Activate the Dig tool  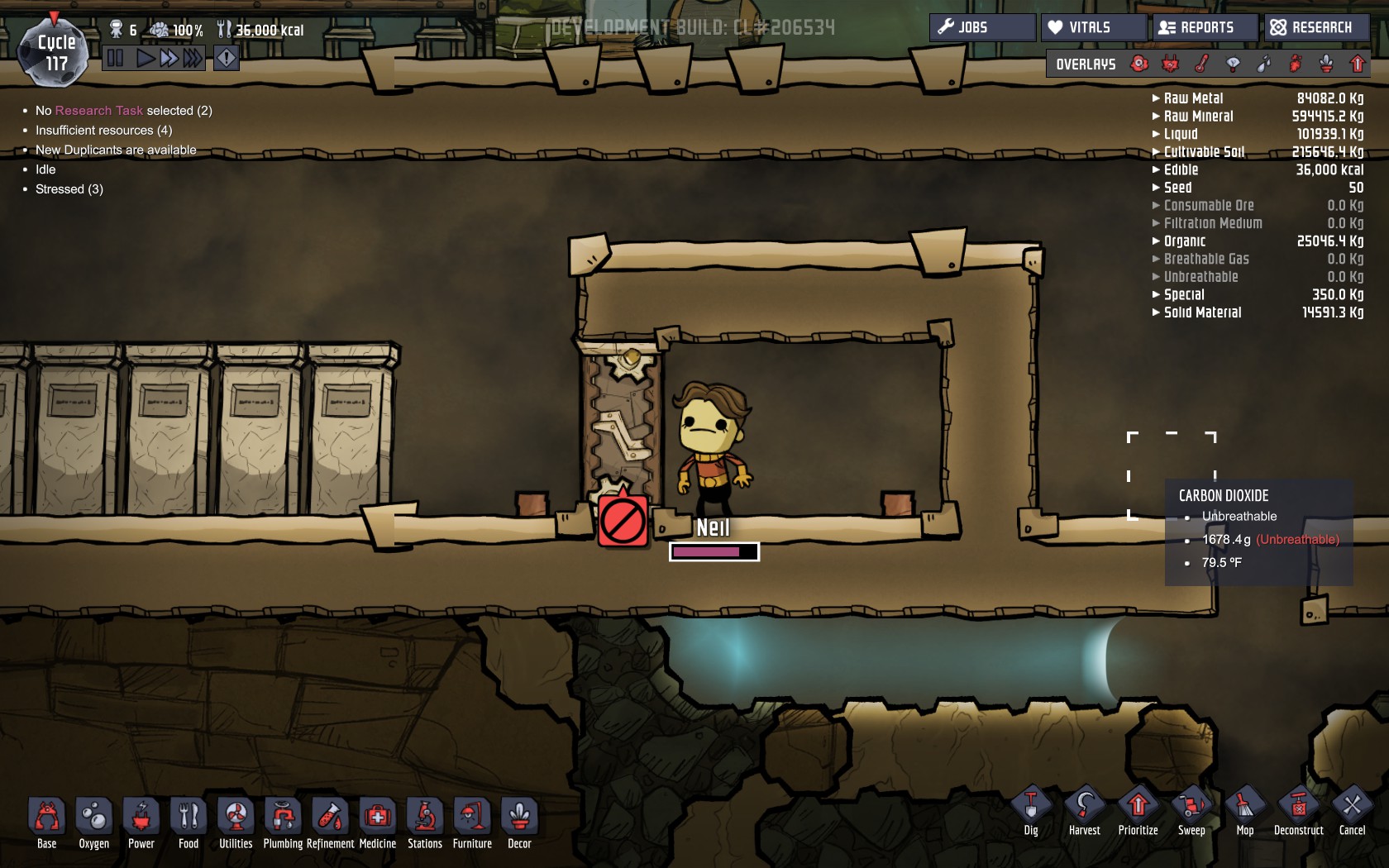(1031, 809)
